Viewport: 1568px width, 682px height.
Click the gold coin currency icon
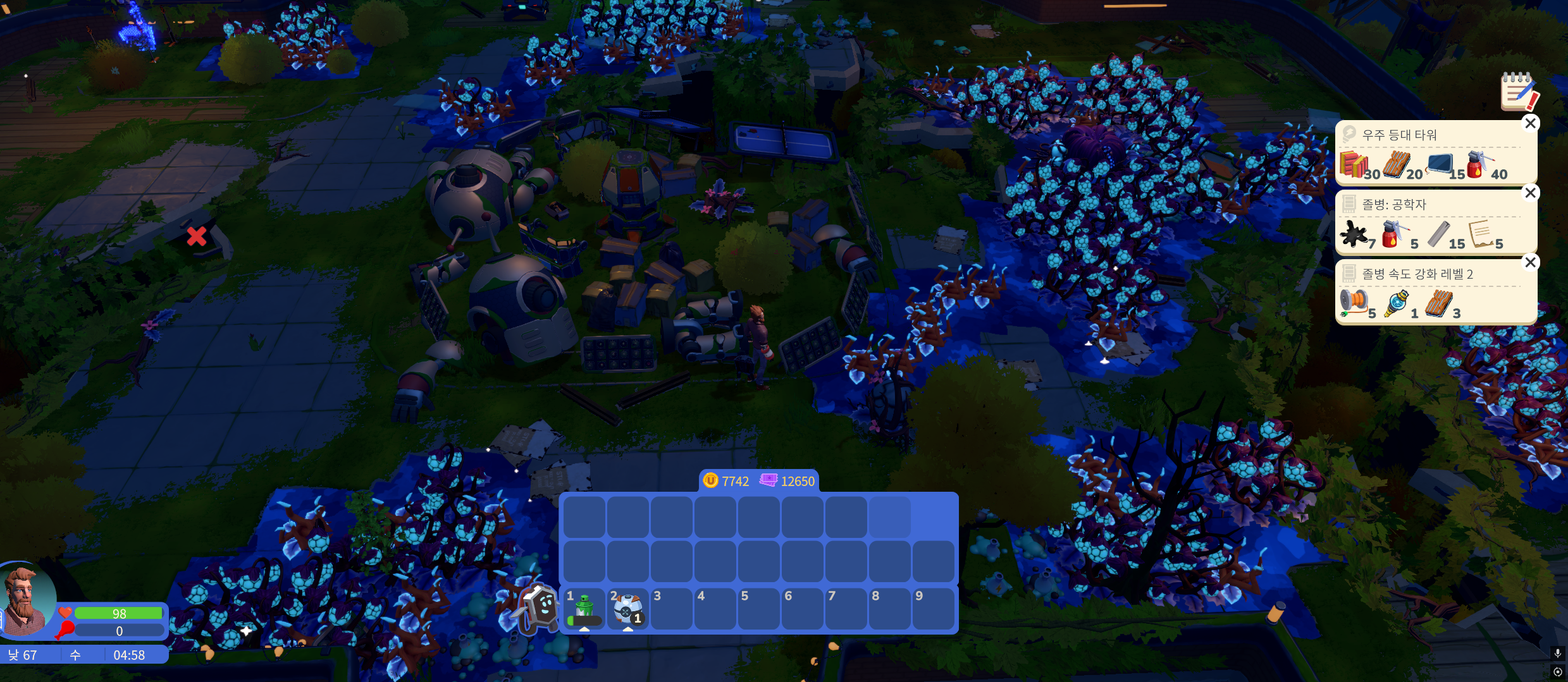(x=710, y=481)
